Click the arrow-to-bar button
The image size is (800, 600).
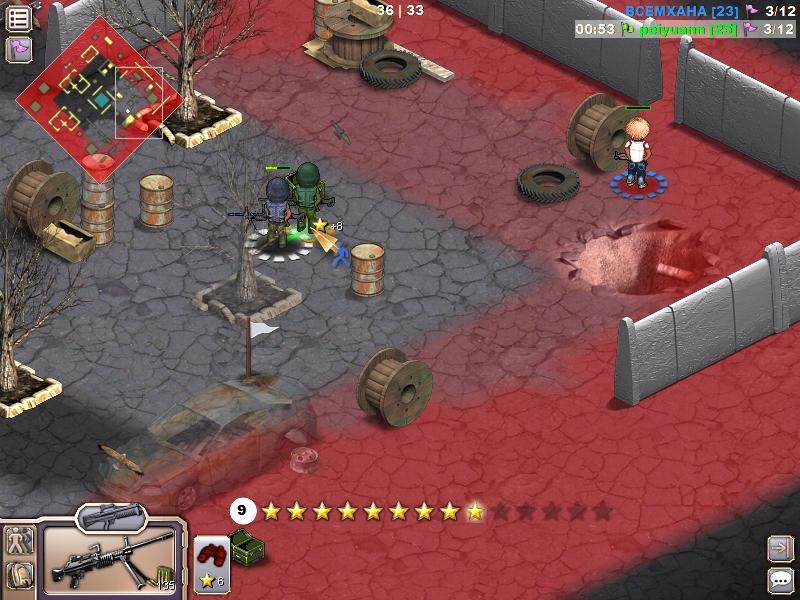coord(780,548)
